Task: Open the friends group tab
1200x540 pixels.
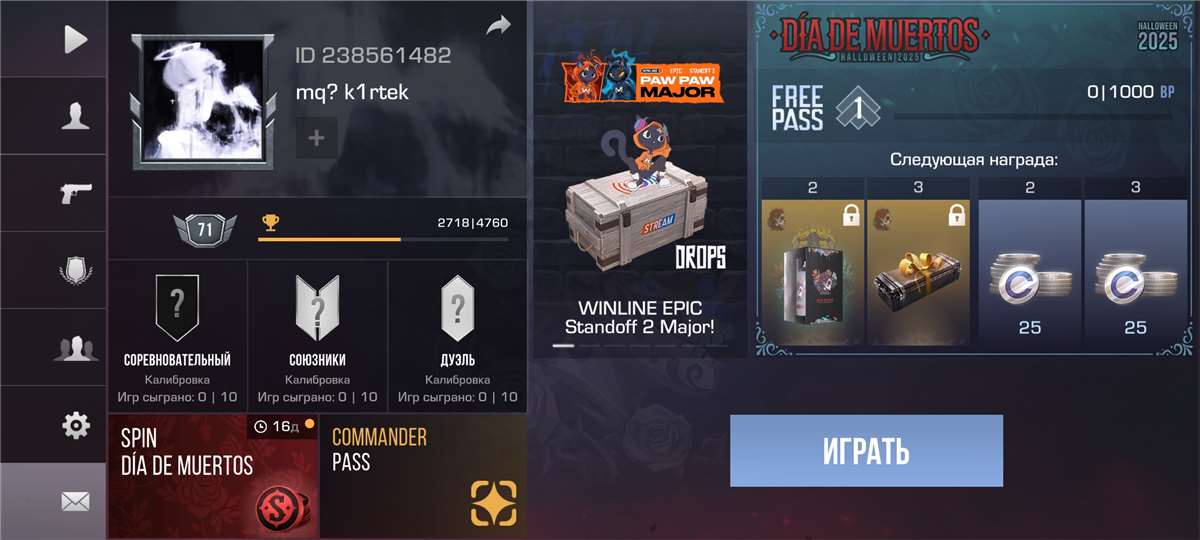Action: 75,348
